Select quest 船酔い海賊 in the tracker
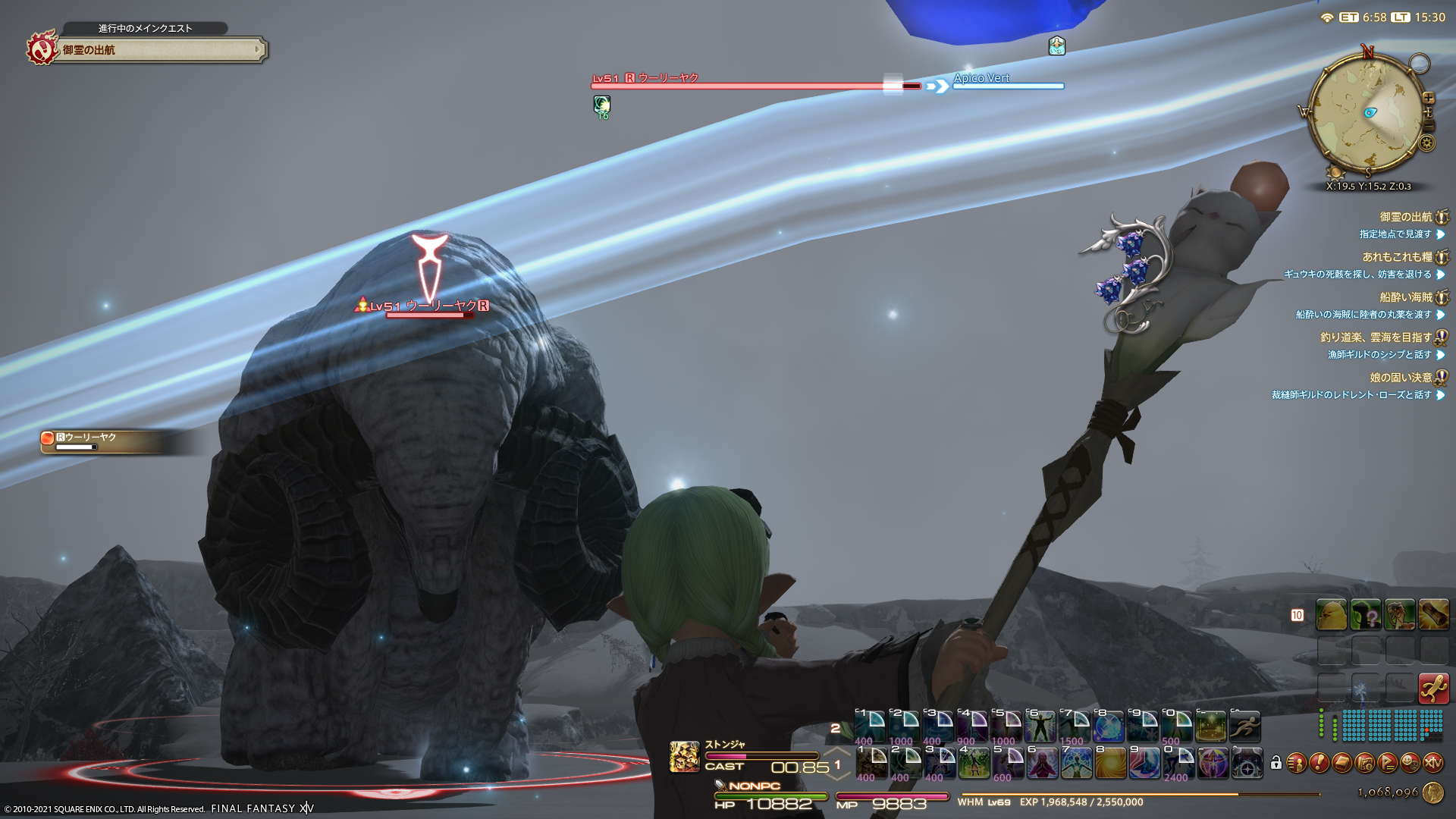Image resolution: width=1456 pixels, height=819 pixels. (x=1405, y=297)
